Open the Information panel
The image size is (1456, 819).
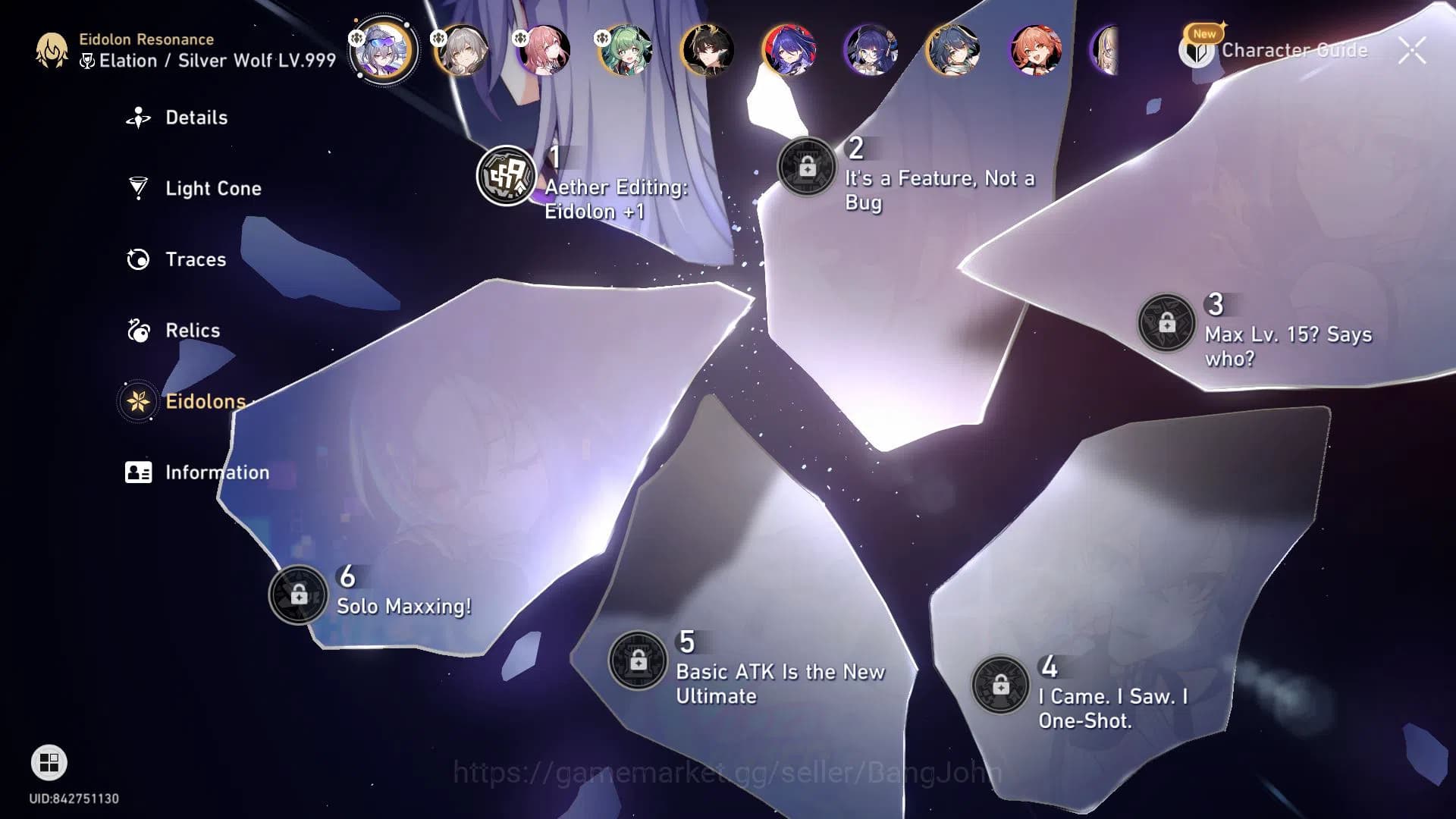point(138,472)
